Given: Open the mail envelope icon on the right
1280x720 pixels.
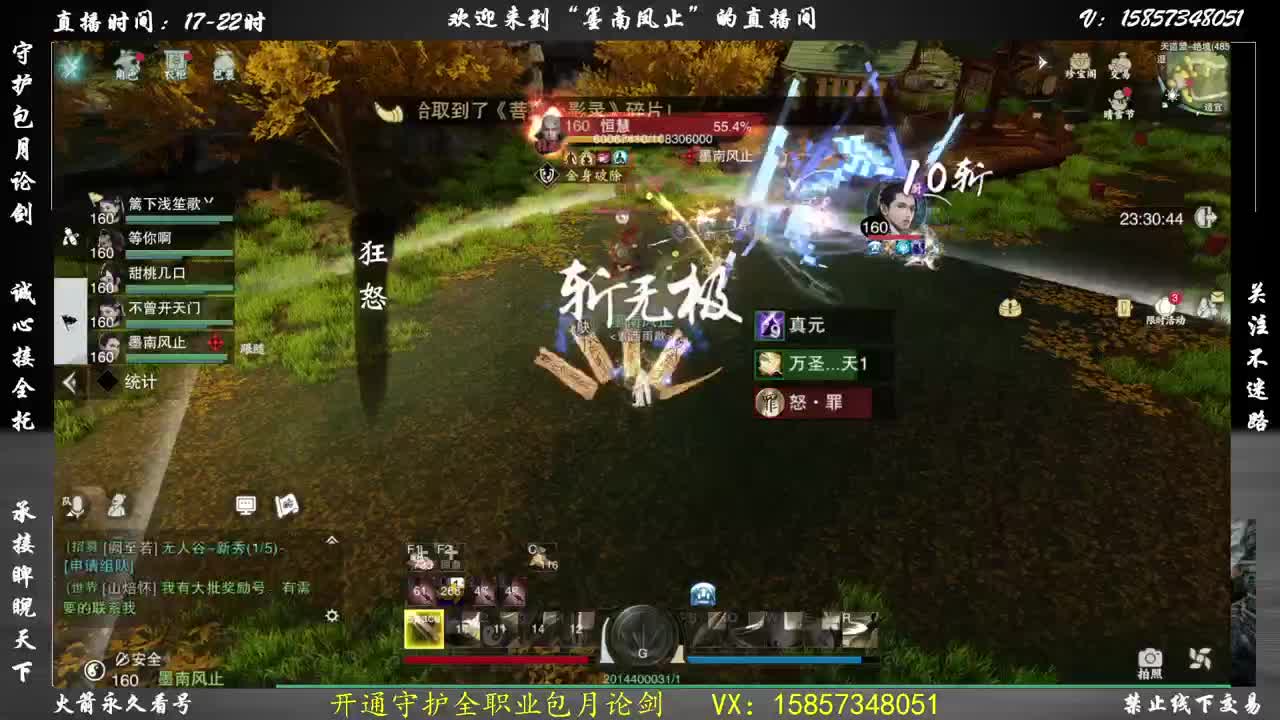Looking at the screenshot, I should coord(1217,295).
